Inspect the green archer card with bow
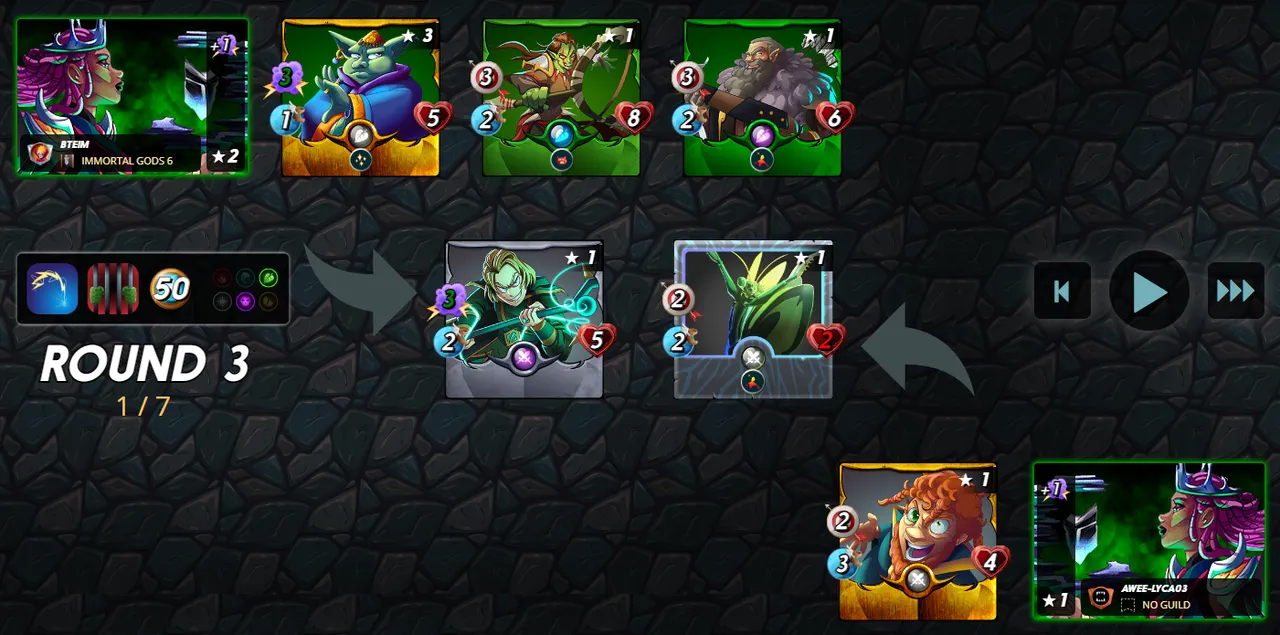Image resolution: width=1280 pixels, height=635 pixels. pos(561,97)
